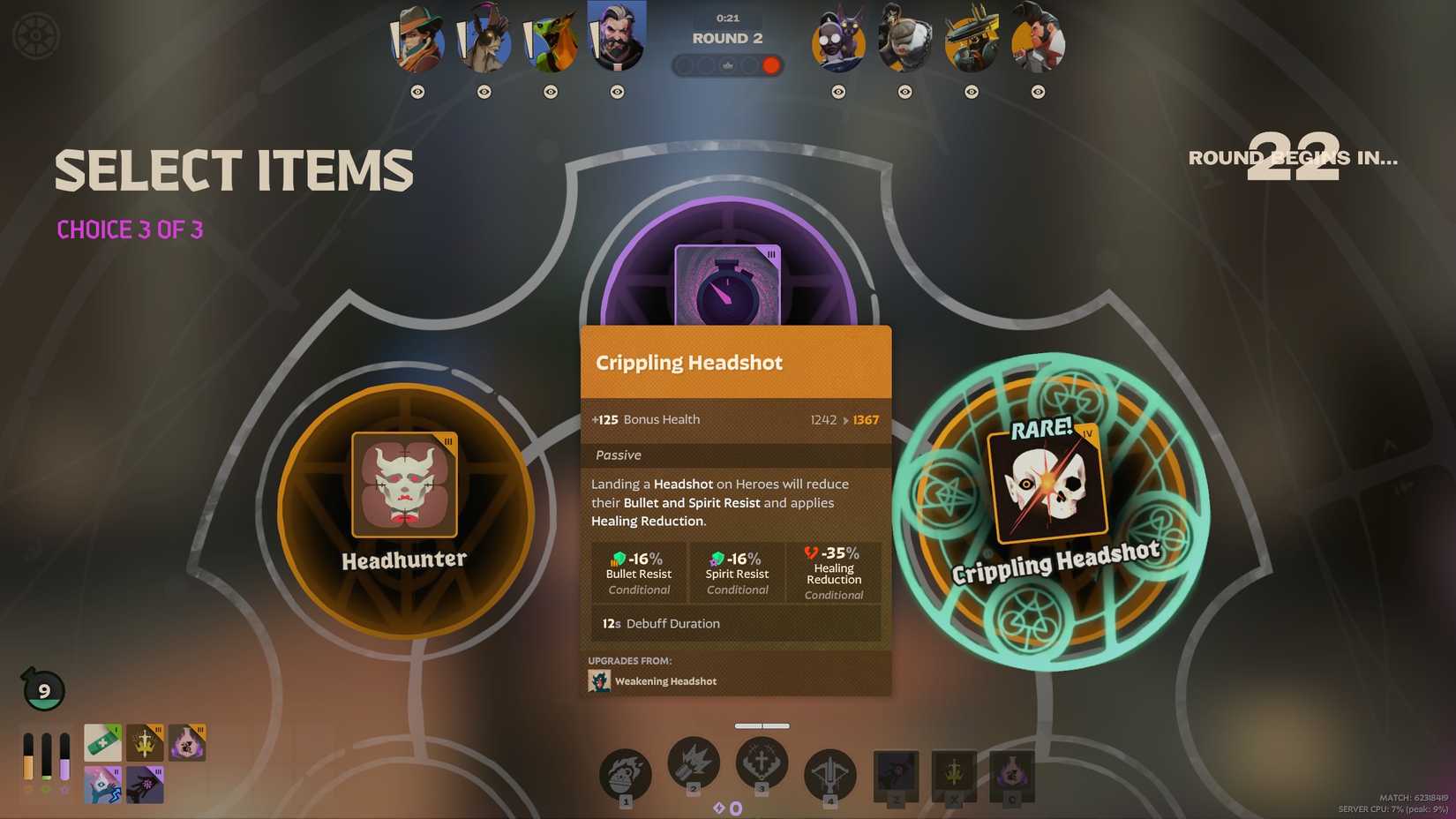The height and width of the screenshot is (819, 1456).
Task: Click the reroll icon showing 9 charges
Action: tap(42, 690)
